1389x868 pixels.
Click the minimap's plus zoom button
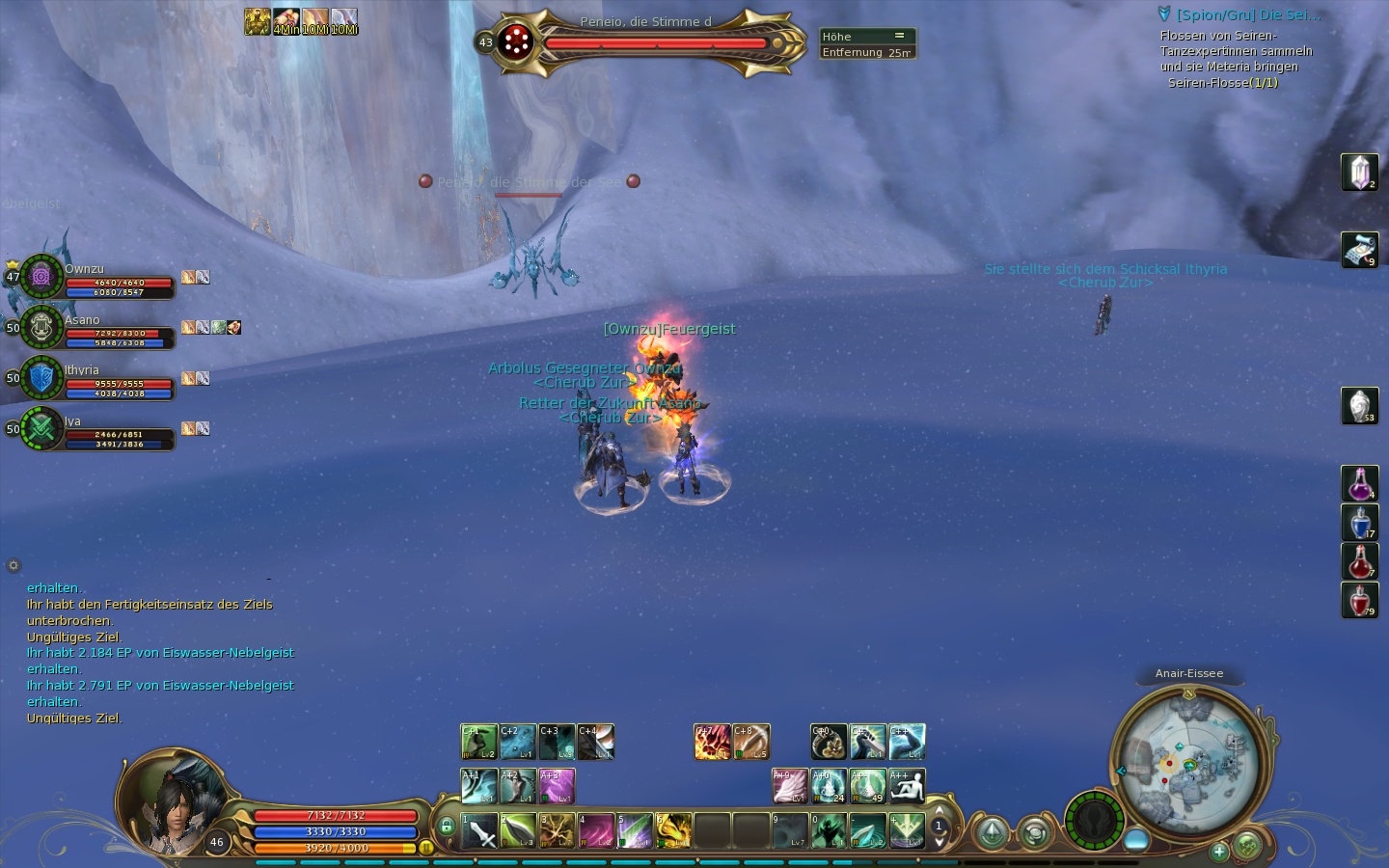coord(1219,852)
